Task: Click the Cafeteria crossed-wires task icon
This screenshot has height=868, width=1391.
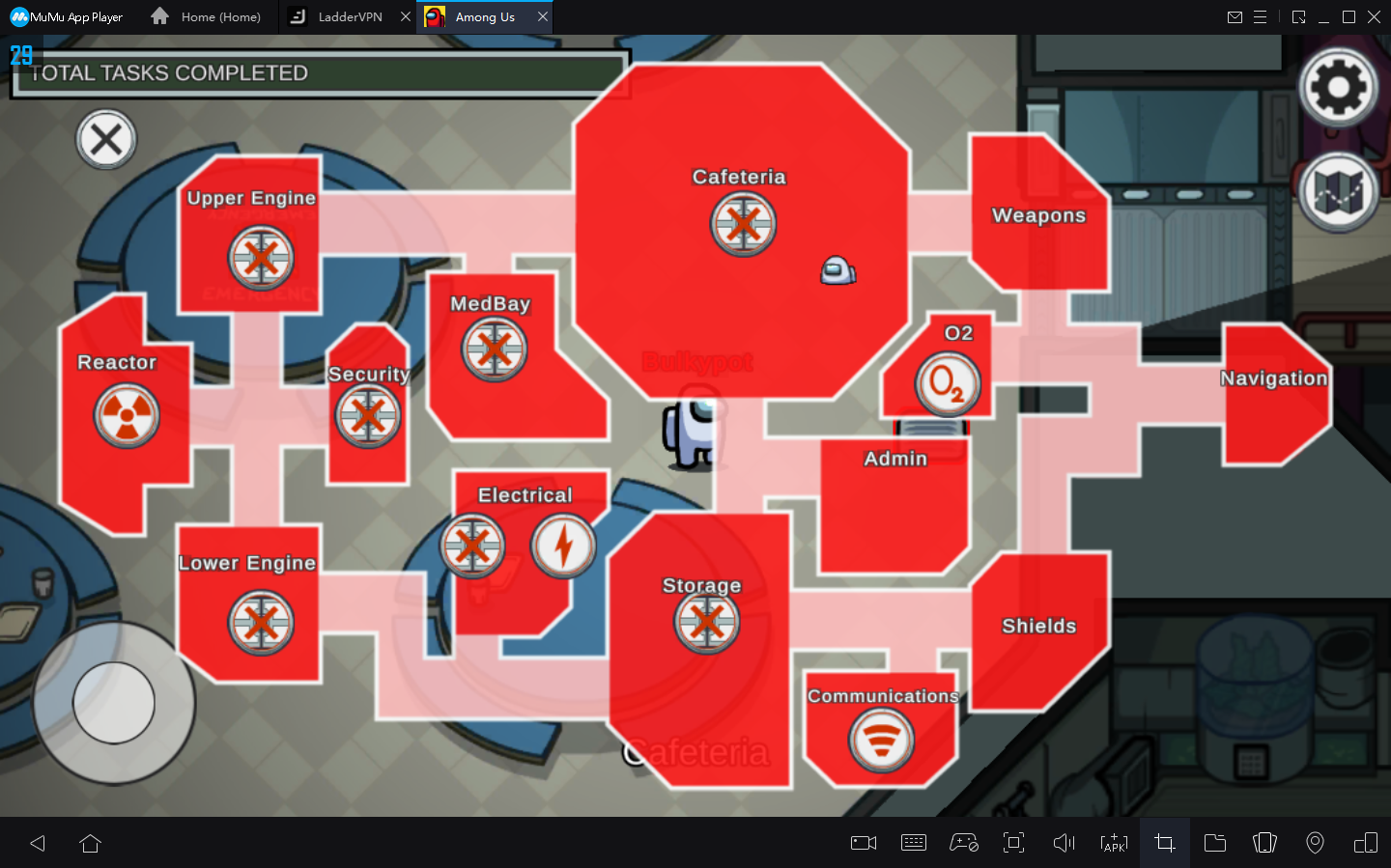Action: pos(742,224)
